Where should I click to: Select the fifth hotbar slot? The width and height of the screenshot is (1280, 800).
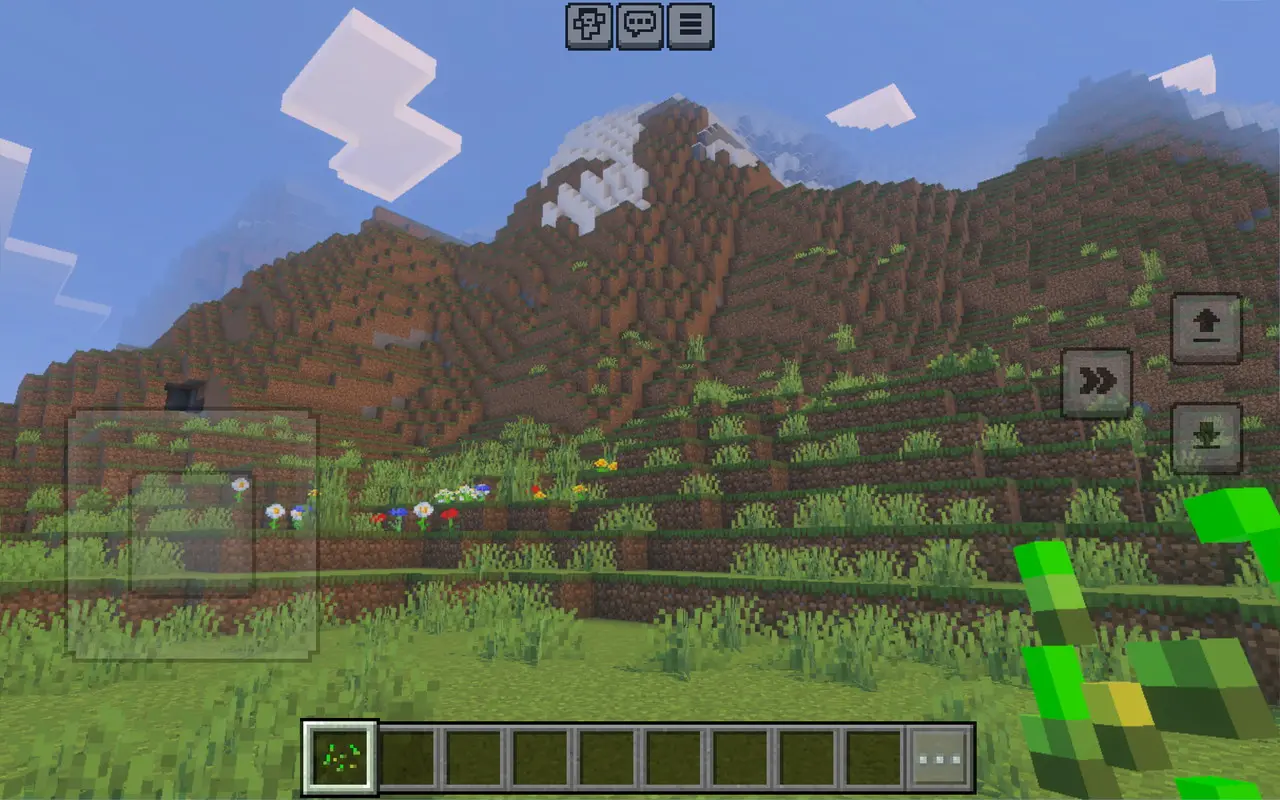tap(605, 758)
